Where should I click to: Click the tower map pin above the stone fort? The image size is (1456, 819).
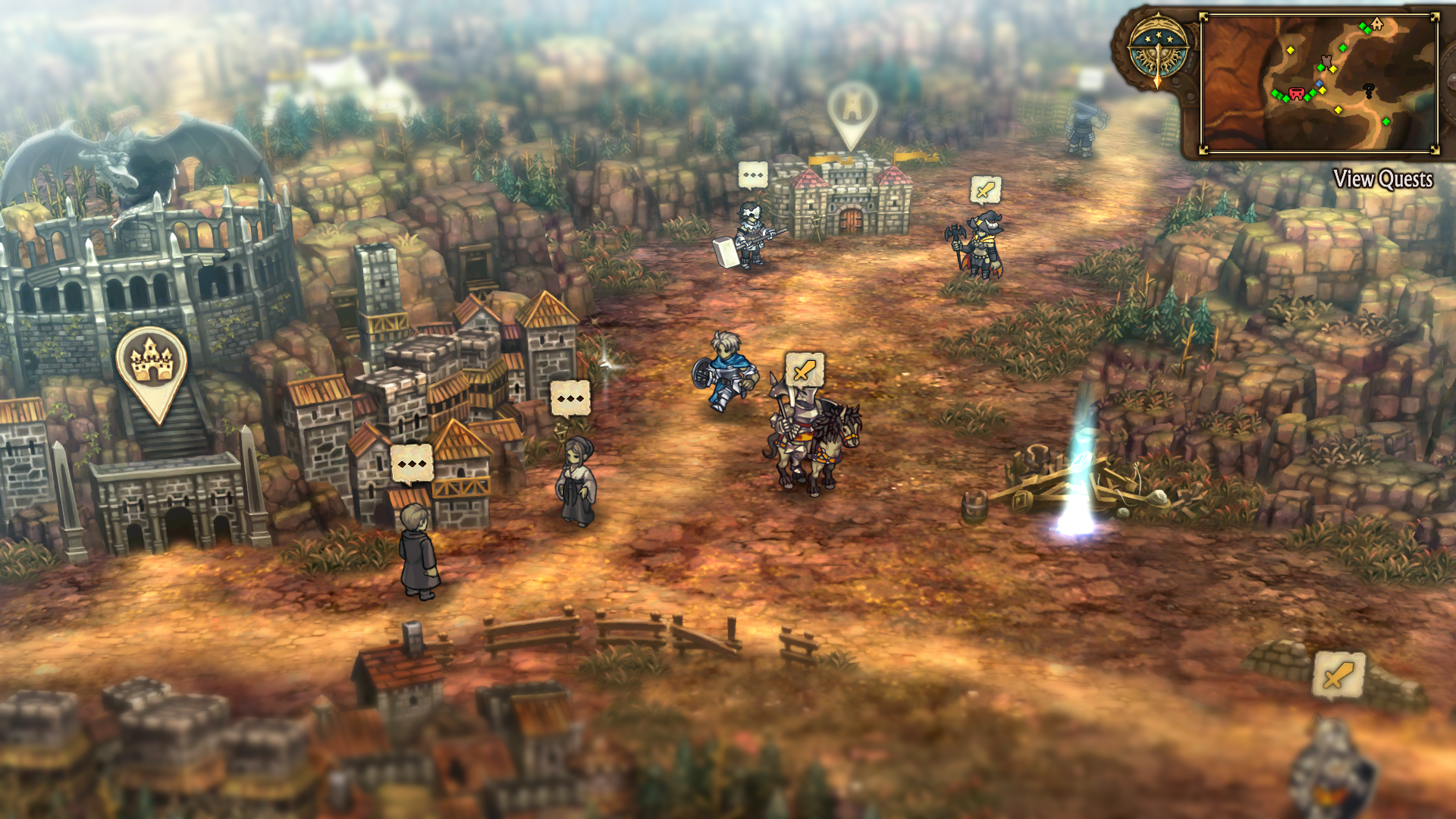click(851, 106)
